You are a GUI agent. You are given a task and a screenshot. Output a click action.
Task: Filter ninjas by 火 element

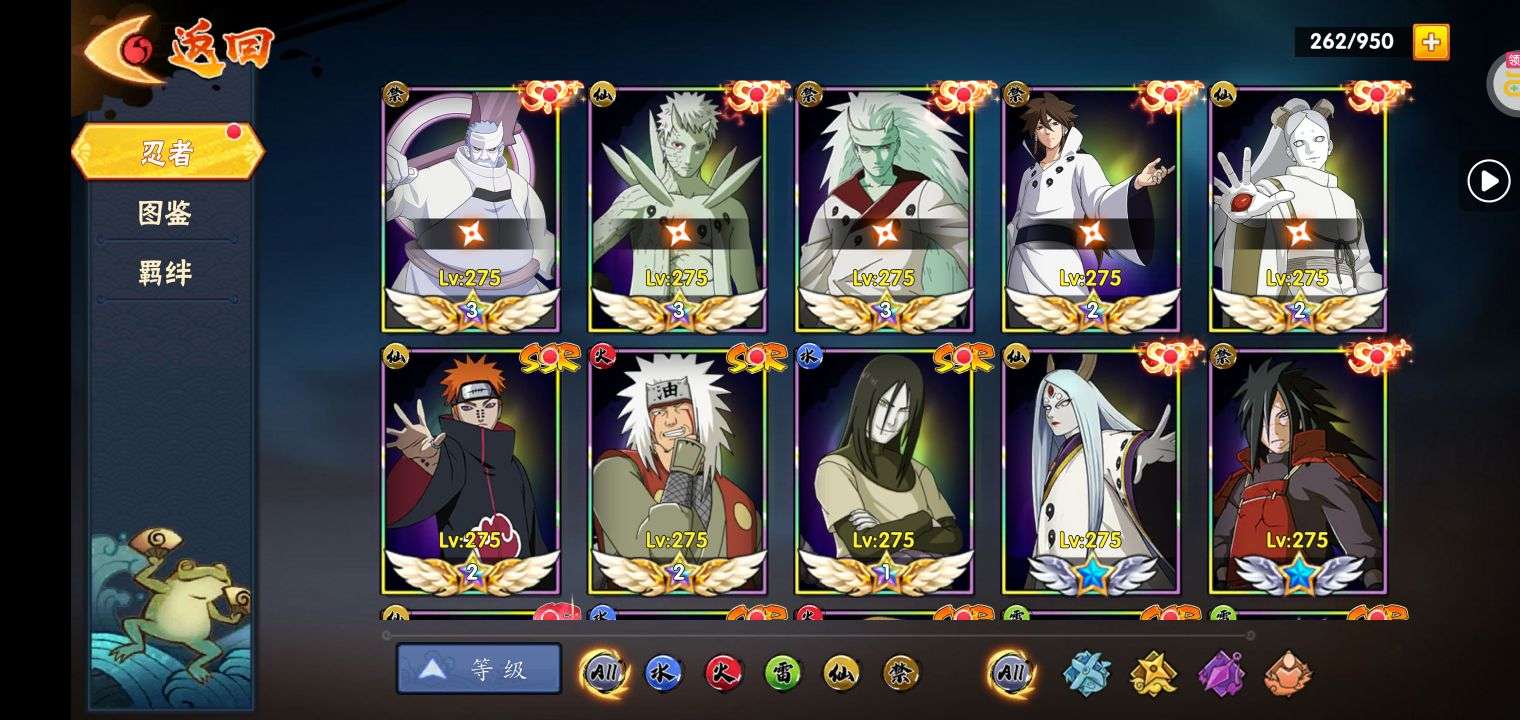723,673
